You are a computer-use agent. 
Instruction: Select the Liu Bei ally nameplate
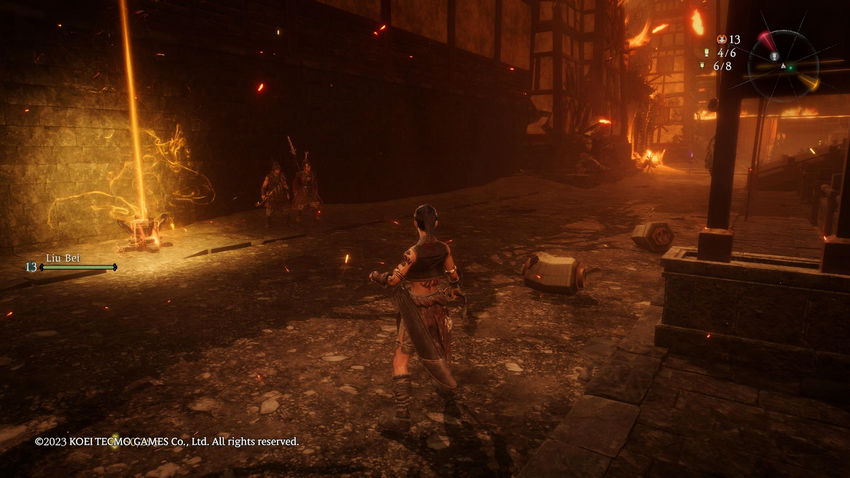click(x=63, y=258)
